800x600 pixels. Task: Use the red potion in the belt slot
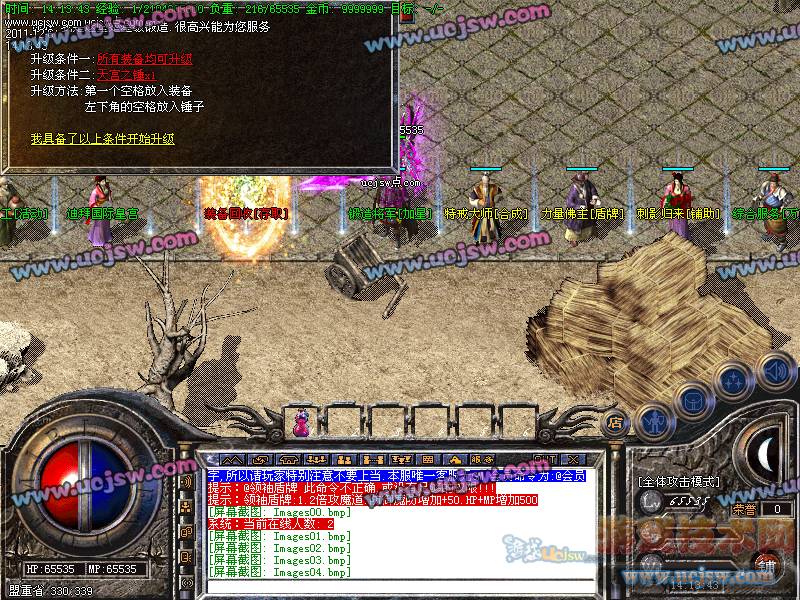point(300,423)
